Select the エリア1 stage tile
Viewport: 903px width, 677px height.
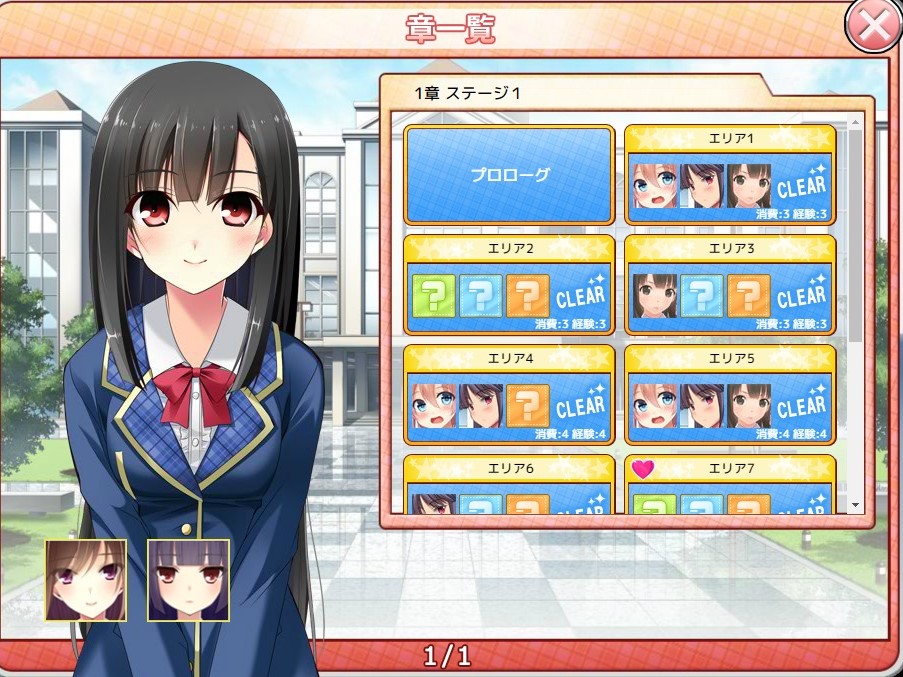730,175
